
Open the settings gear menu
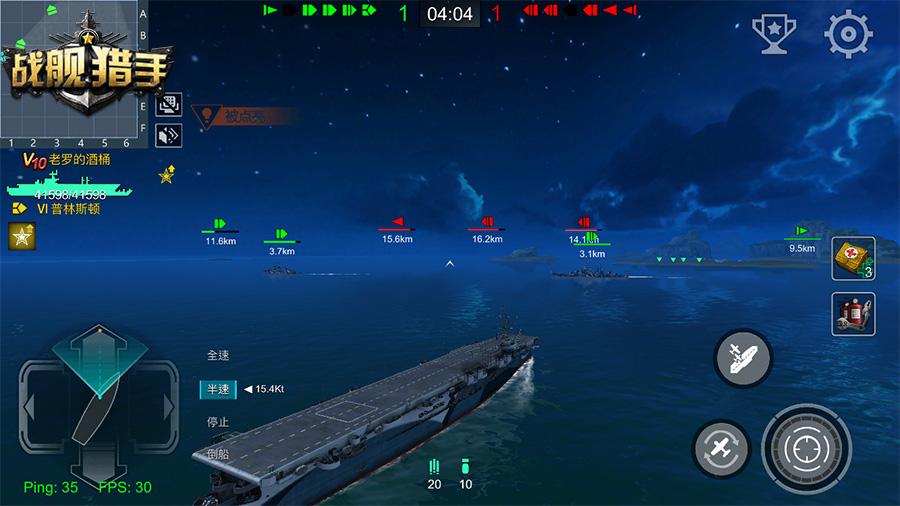[x=848, y=34]
